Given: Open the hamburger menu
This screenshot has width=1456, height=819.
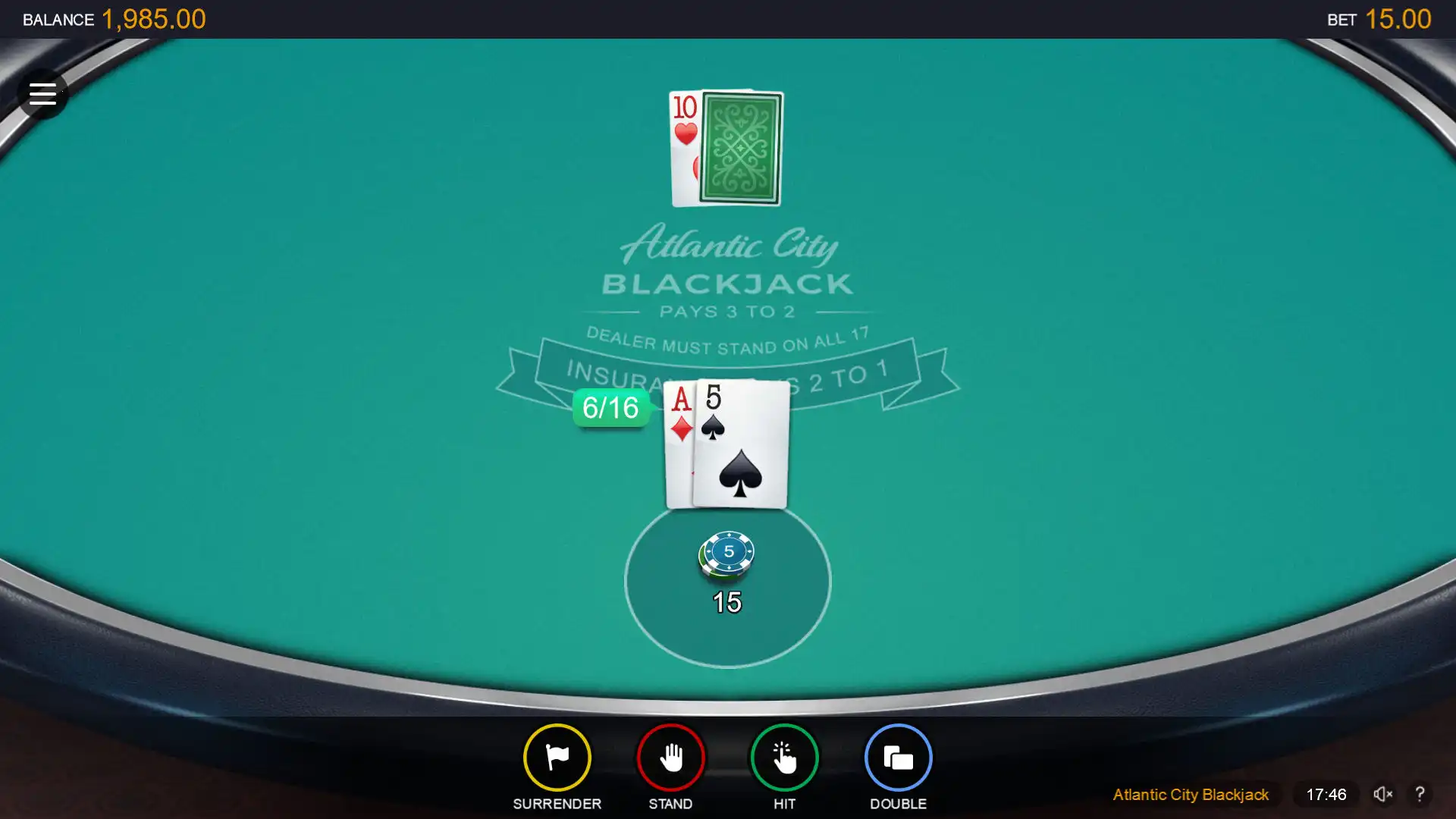Looking at the screenshot, I should click(x=42, y=94).
